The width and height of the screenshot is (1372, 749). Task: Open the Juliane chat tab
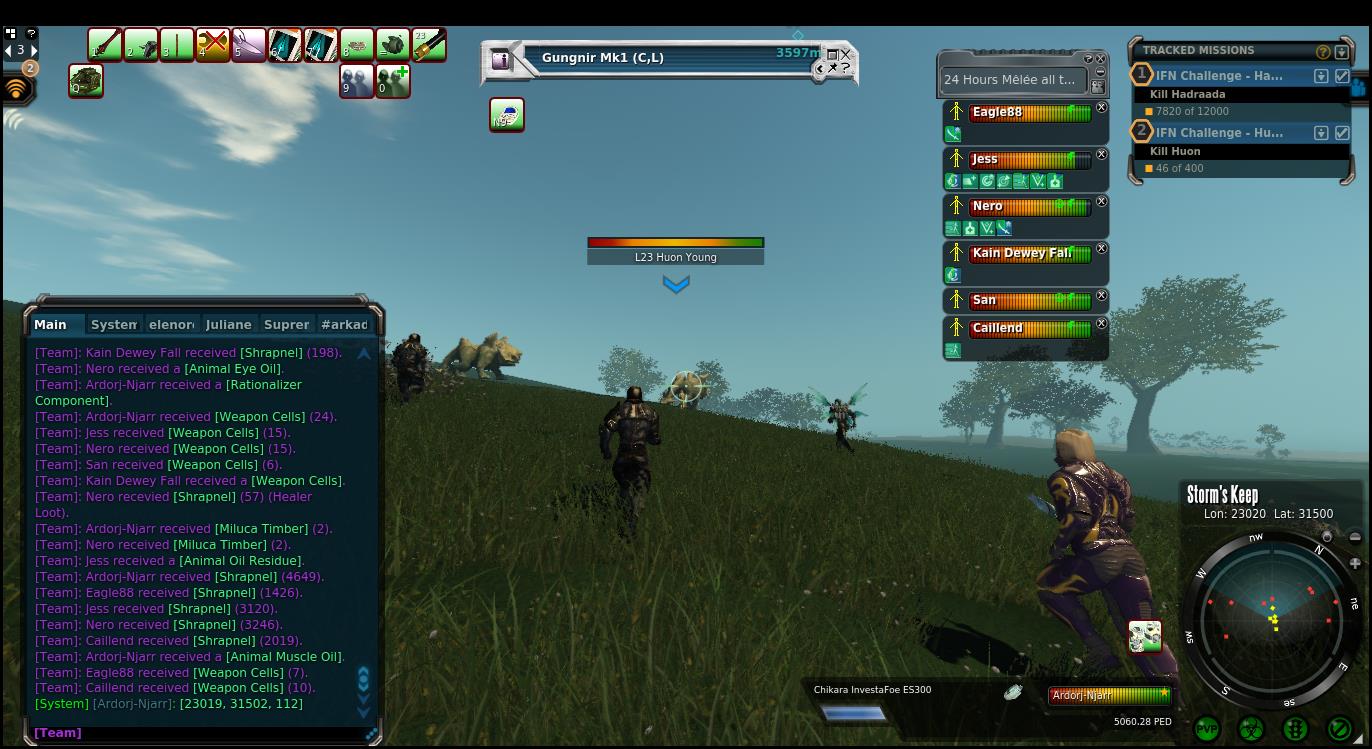228,324
